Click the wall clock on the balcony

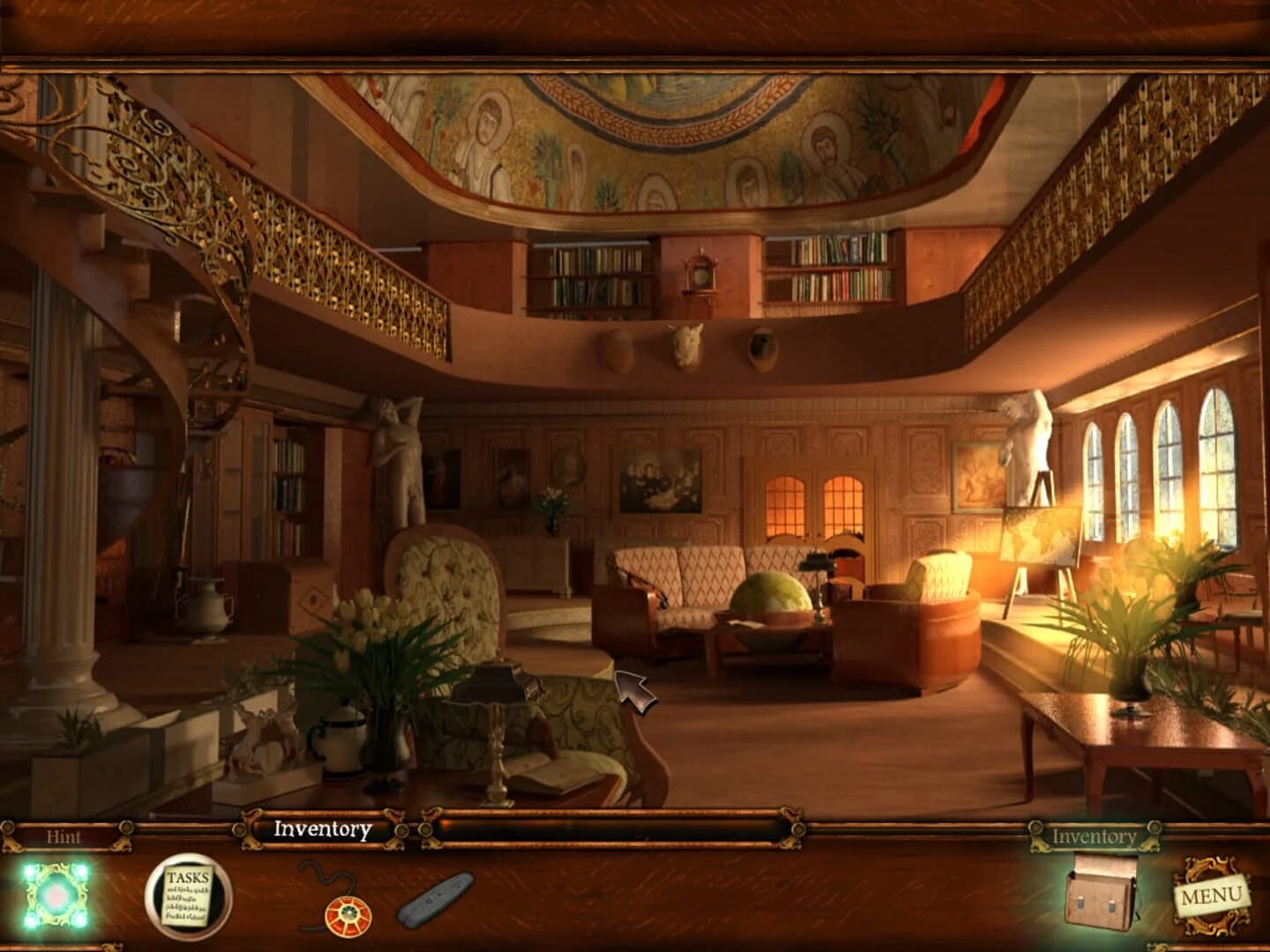click(701, 276)
